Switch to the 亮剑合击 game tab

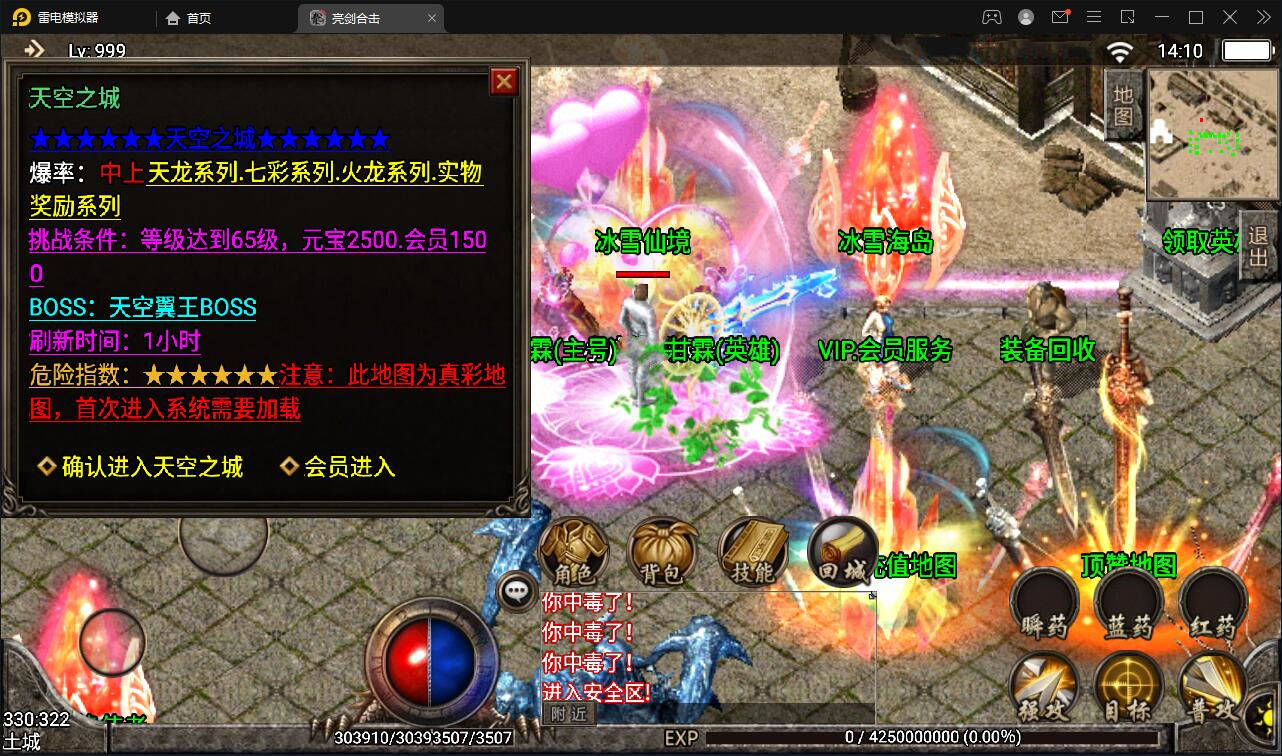360,17
